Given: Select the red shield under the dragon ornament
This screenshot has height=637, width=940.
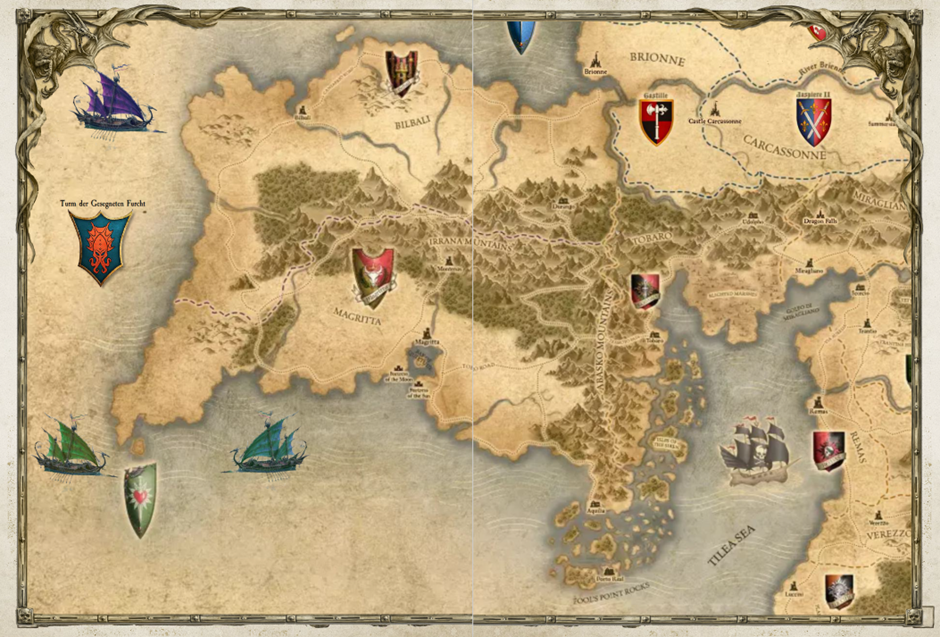Looking at the screenshot, I should click(819, 31).
